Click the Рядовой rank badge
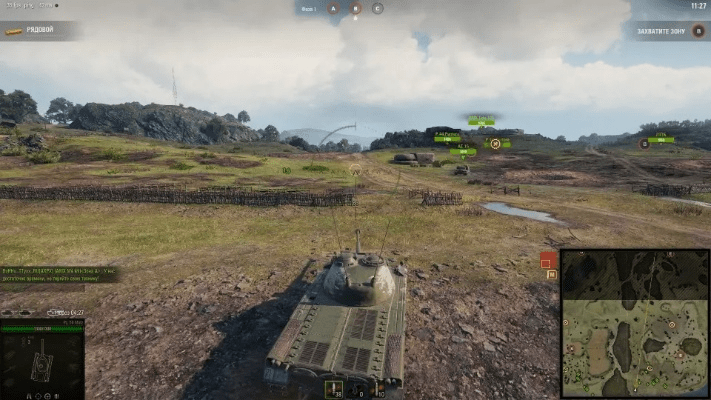Screen dimensions: 711x400 (x=30, y=30)
